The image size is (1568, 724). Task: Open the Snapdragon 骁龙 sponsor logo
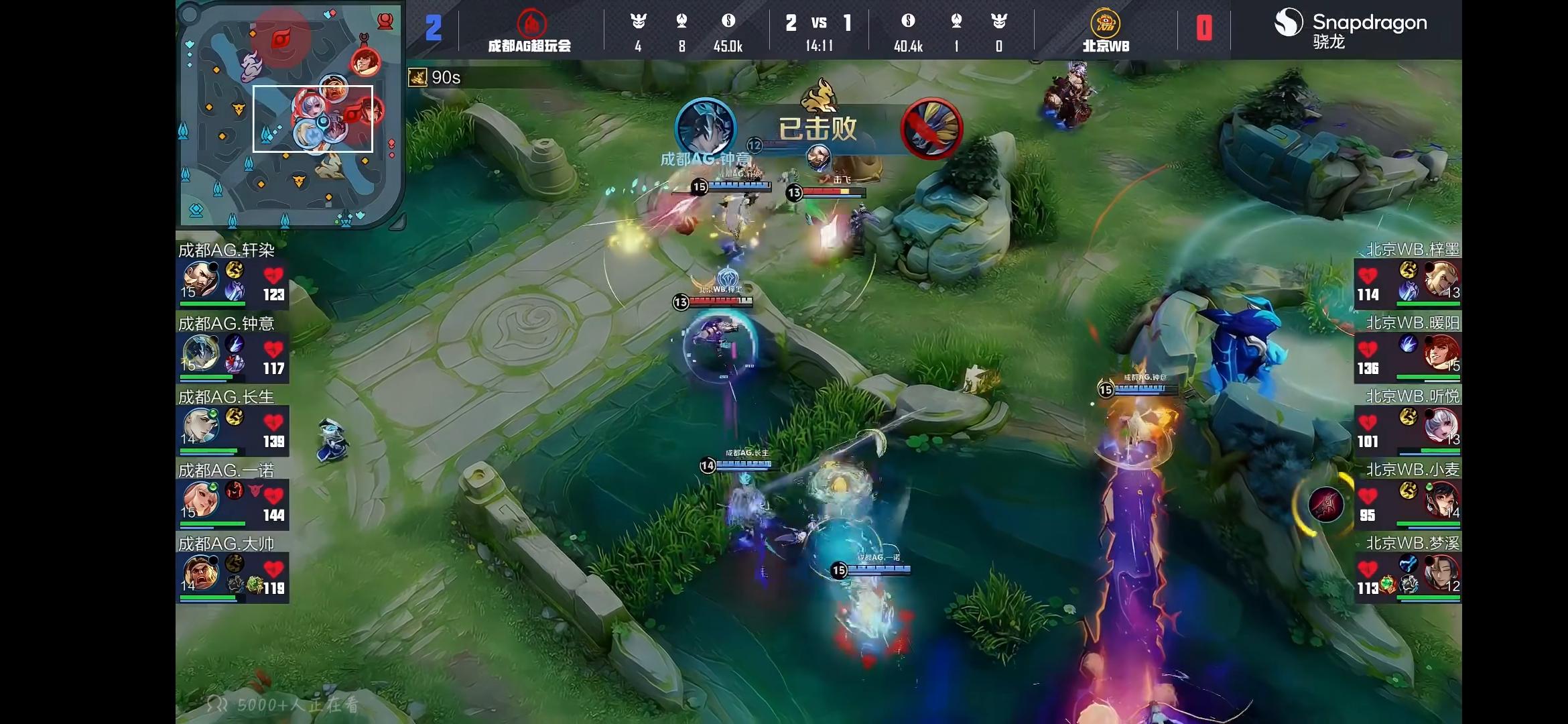(1350, 28)
